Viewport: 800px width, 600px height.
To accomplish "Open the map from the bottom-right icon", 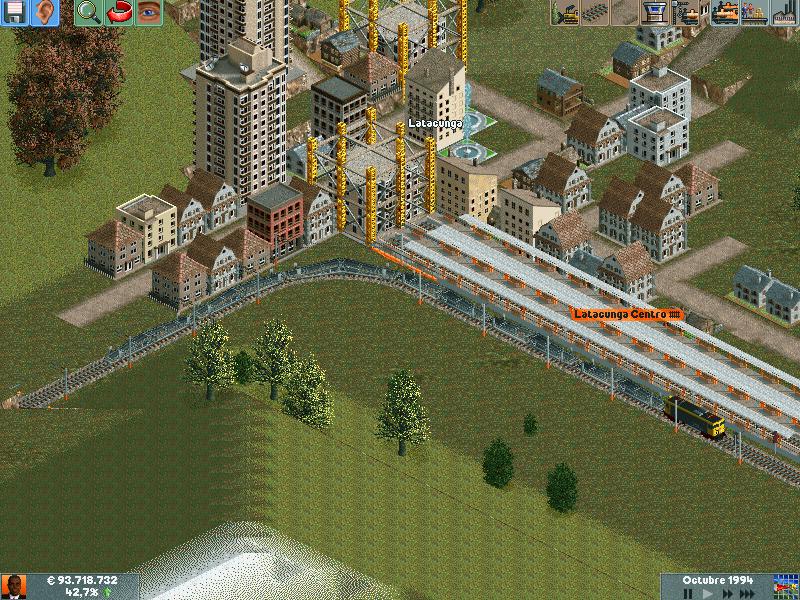I will (785, 586).
